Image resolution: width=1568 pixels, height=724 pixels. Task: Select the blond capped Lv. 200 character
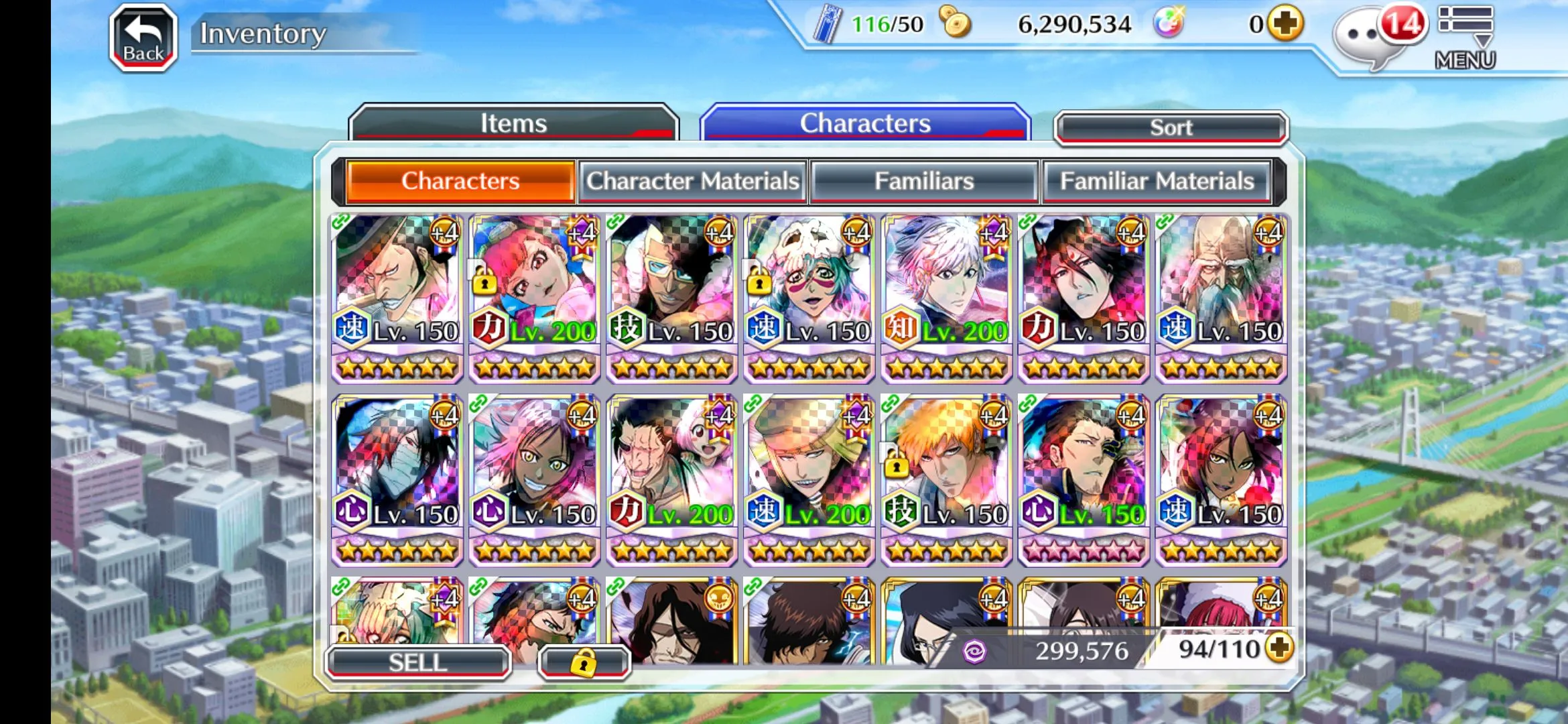point(809,480)
